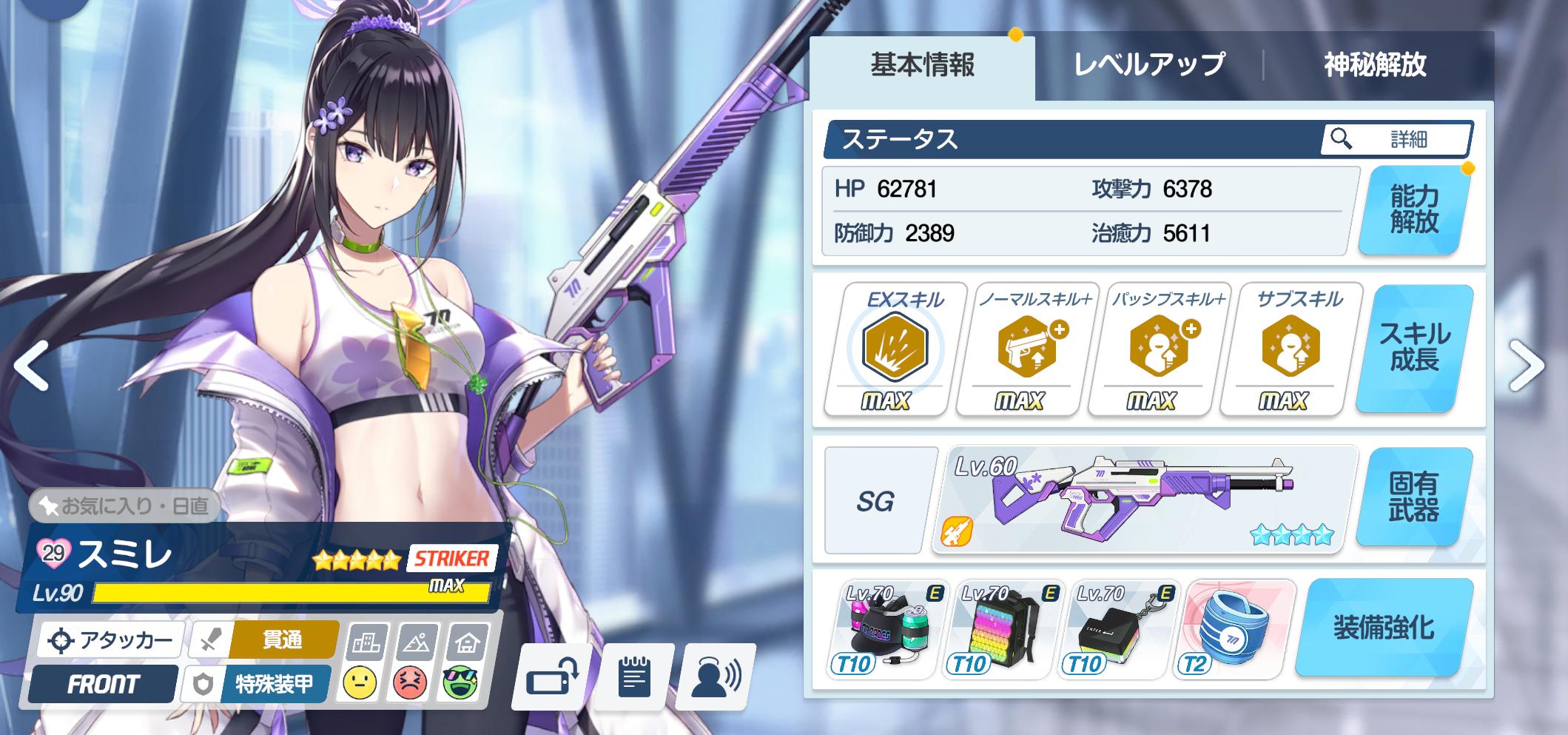This screenshot has width=1568, height=735.
Task: Switch to the 基本情報 tab
Action: tap(922, 66)
